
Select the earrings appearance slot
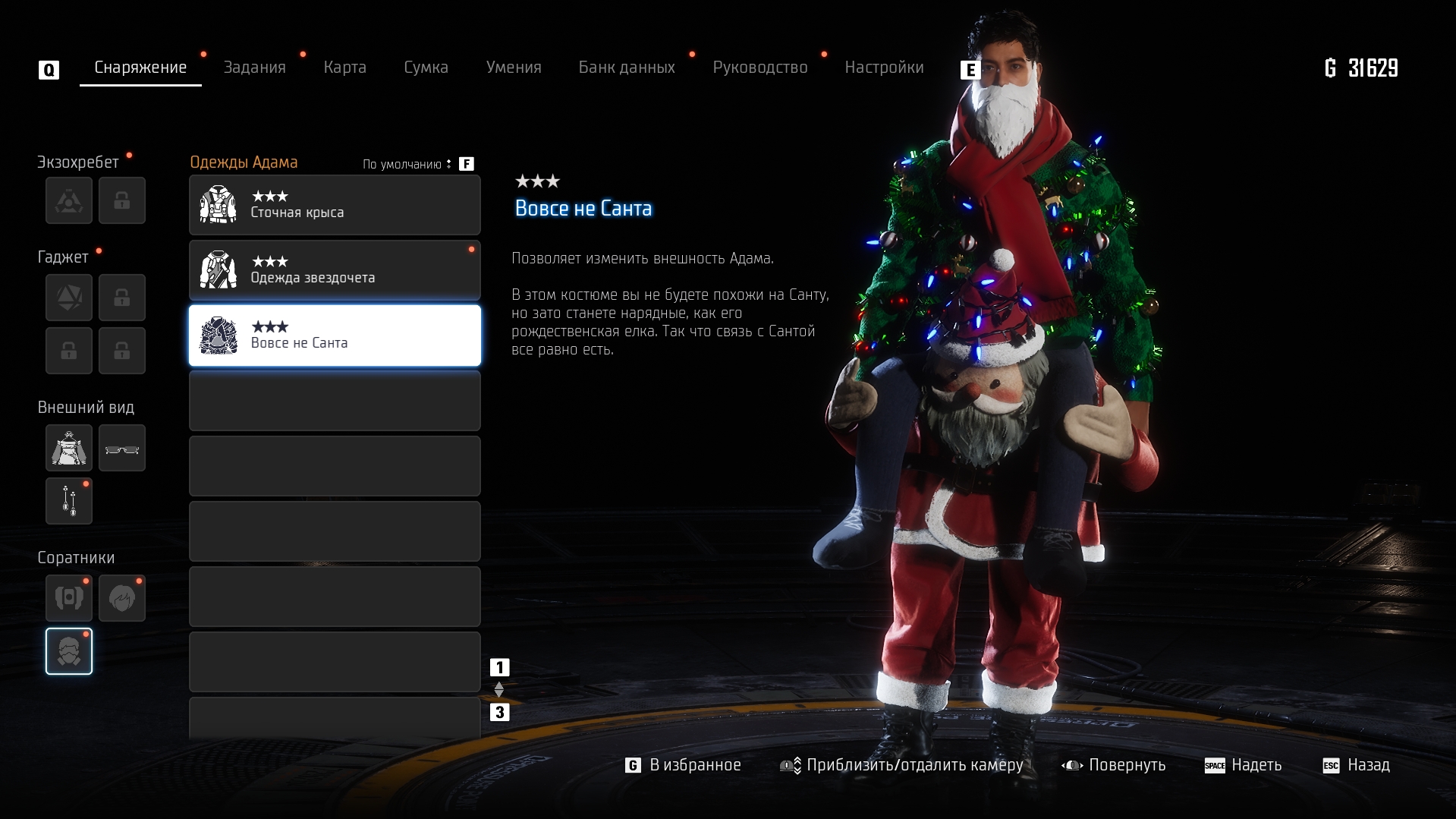(69, 501)
